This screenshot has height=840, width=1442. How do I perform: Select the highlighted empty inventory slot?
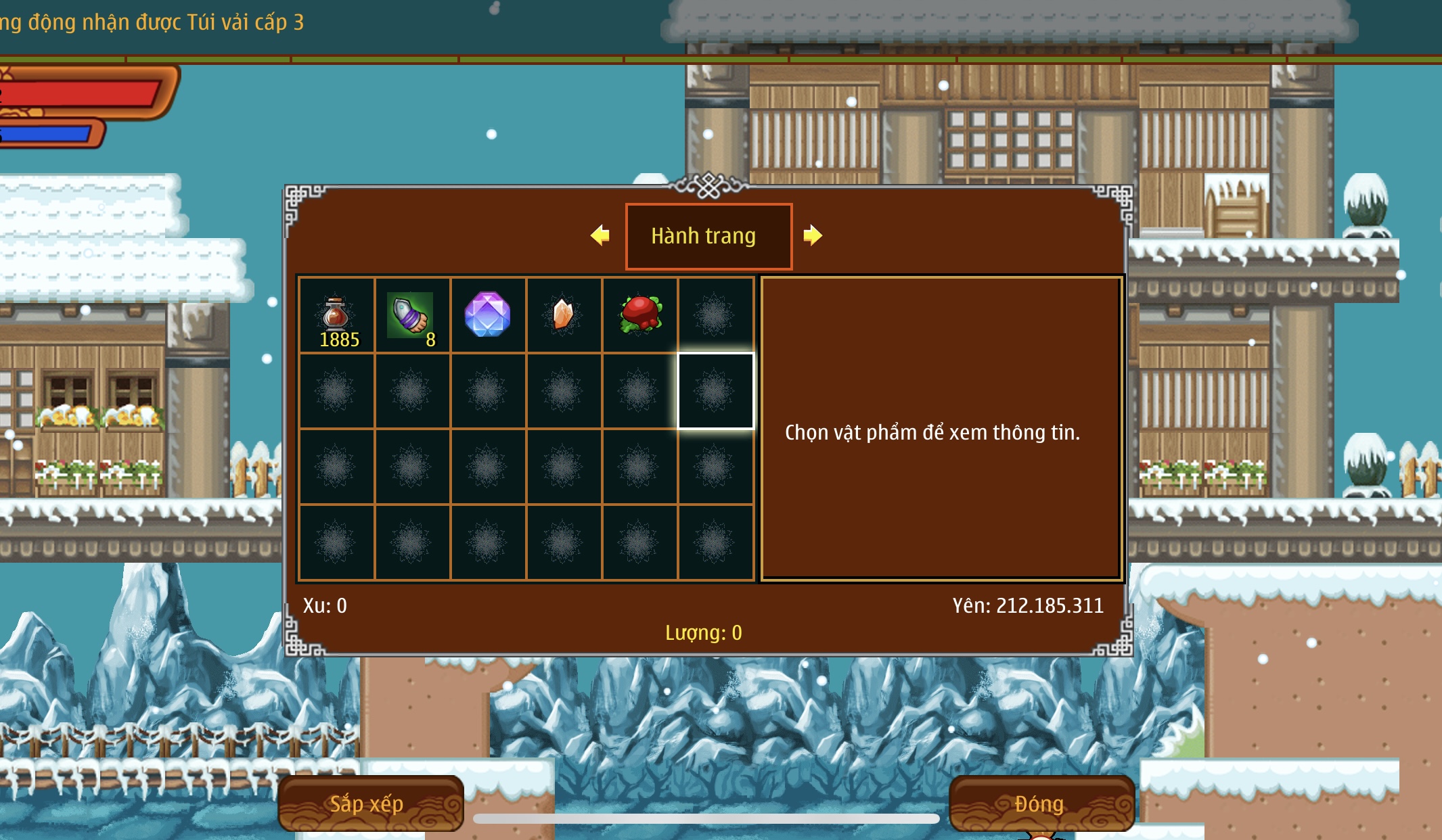pyautogui.click(x=715, y=391)
